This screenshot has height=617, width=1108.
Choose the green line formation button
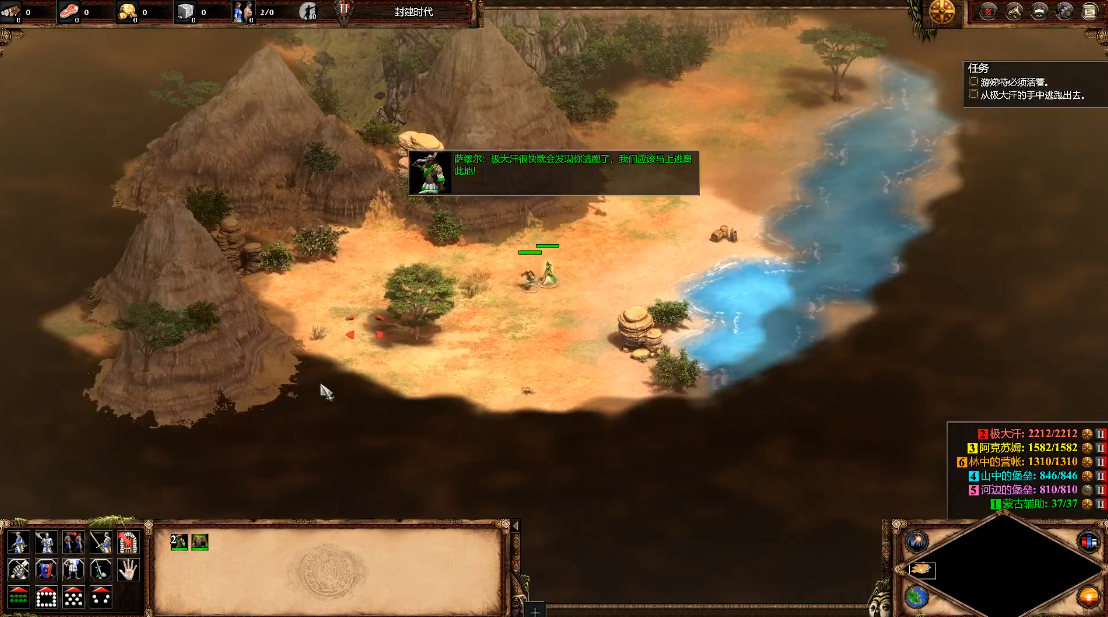pos(19,597)
